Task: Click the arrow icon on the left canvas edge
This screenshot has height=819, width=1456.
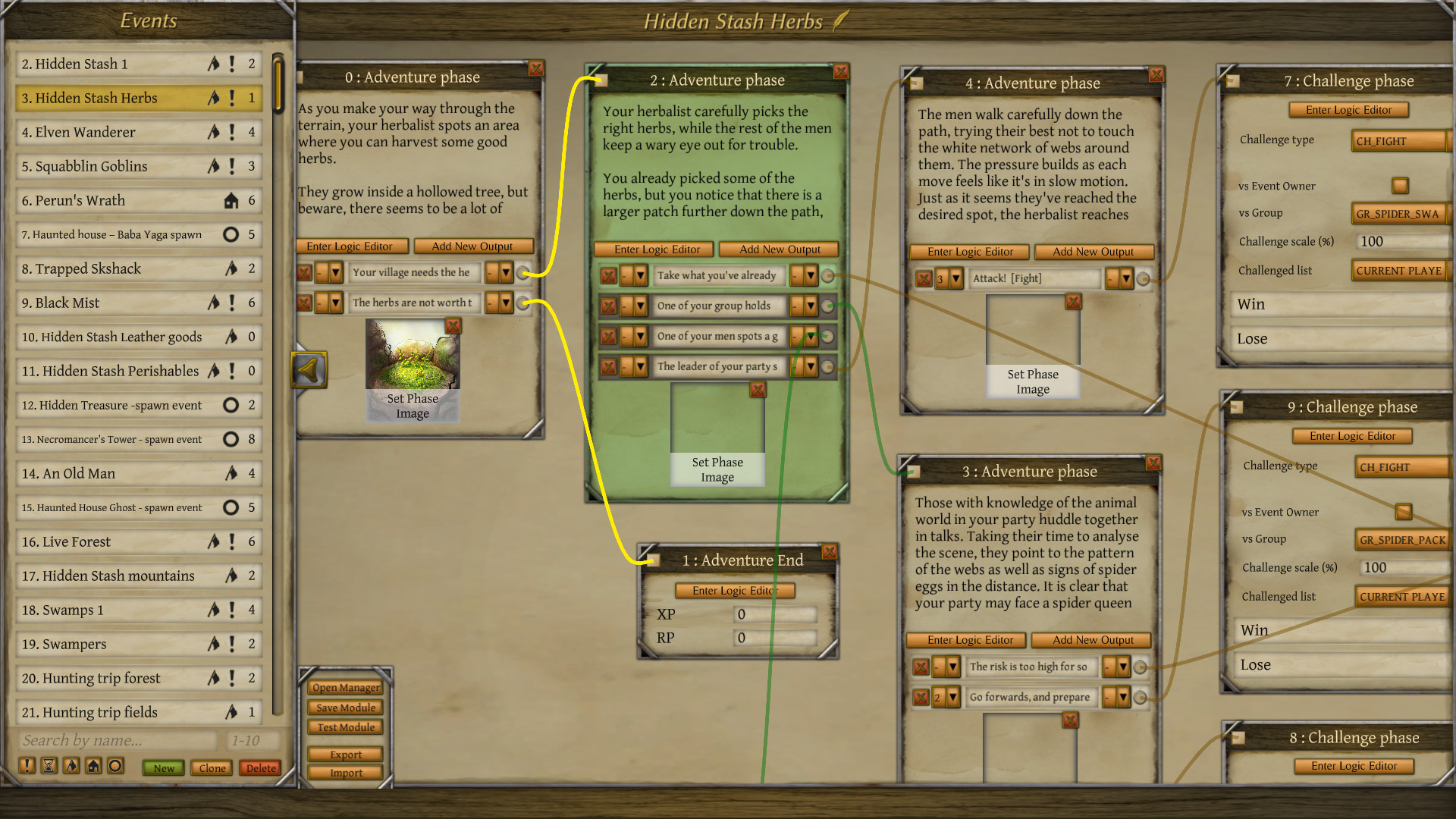Action: (309, 369)
